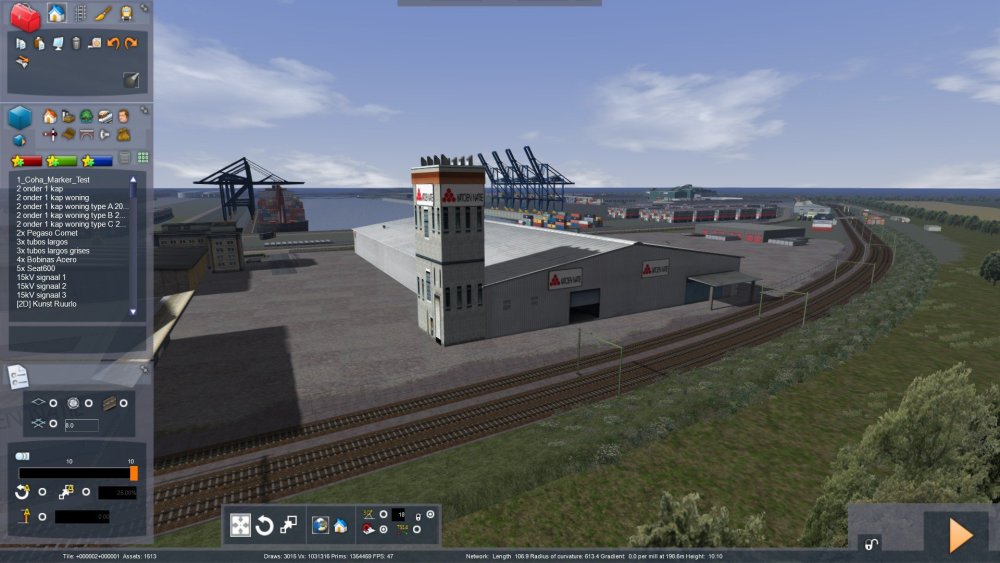Toggle the blue star filter
This screenshot has width=1000, height=563.
point(97,160)
